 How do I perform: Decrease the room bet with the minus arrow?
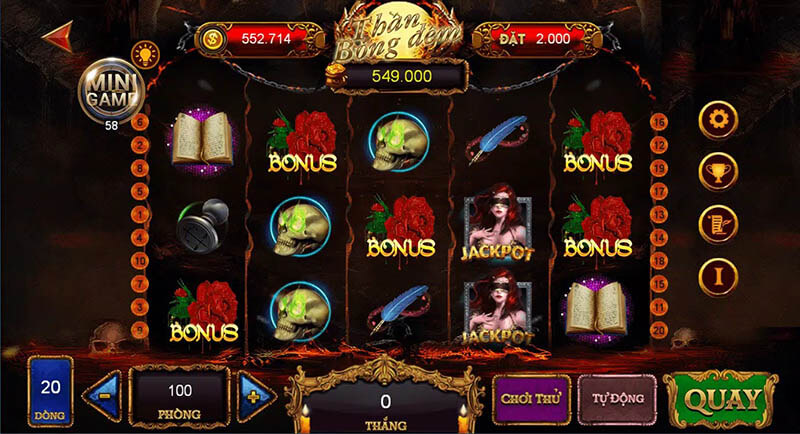click(105, 397)
